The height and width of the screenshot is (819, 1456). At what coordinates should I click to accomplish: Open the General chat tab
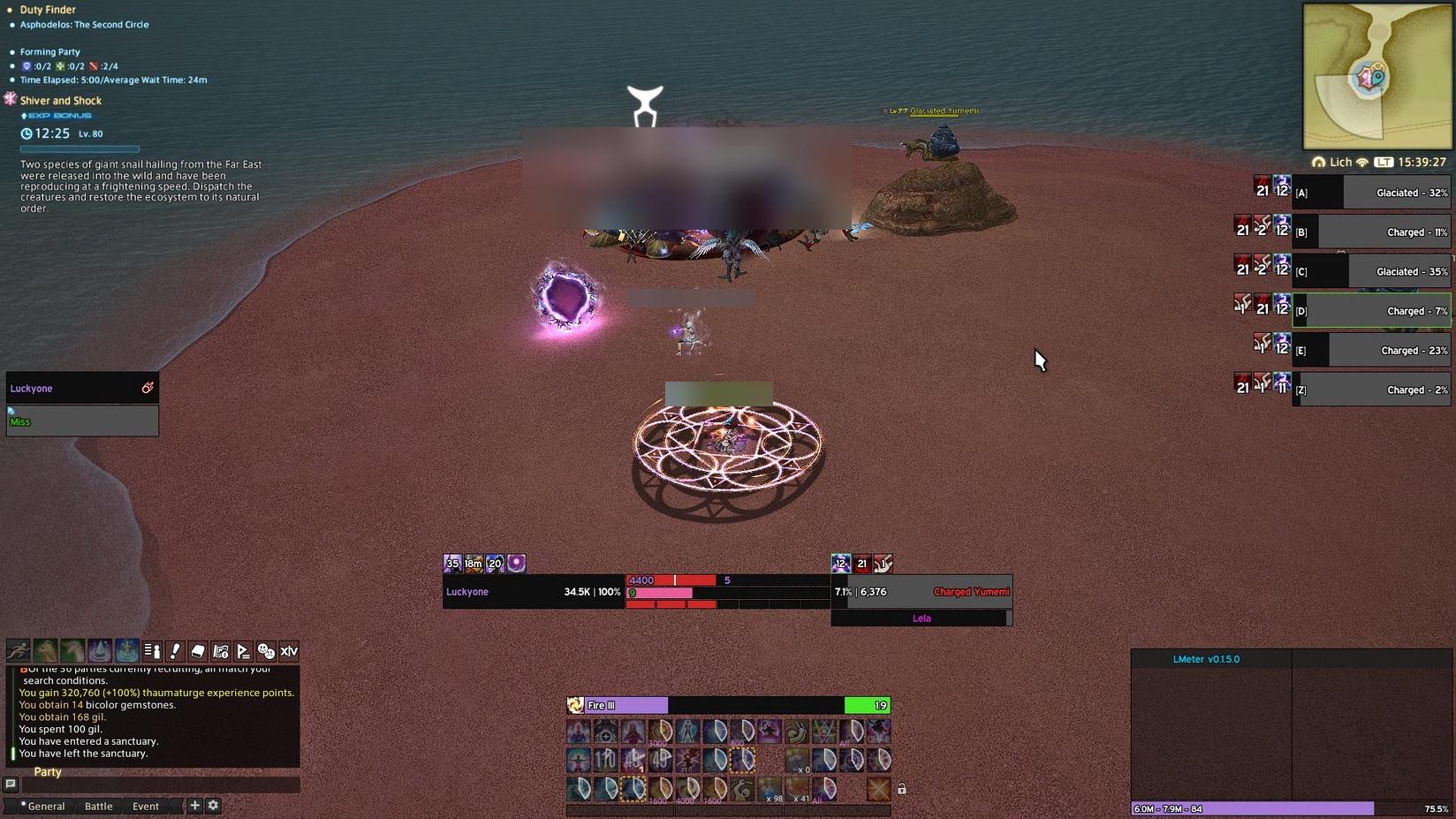46,806
